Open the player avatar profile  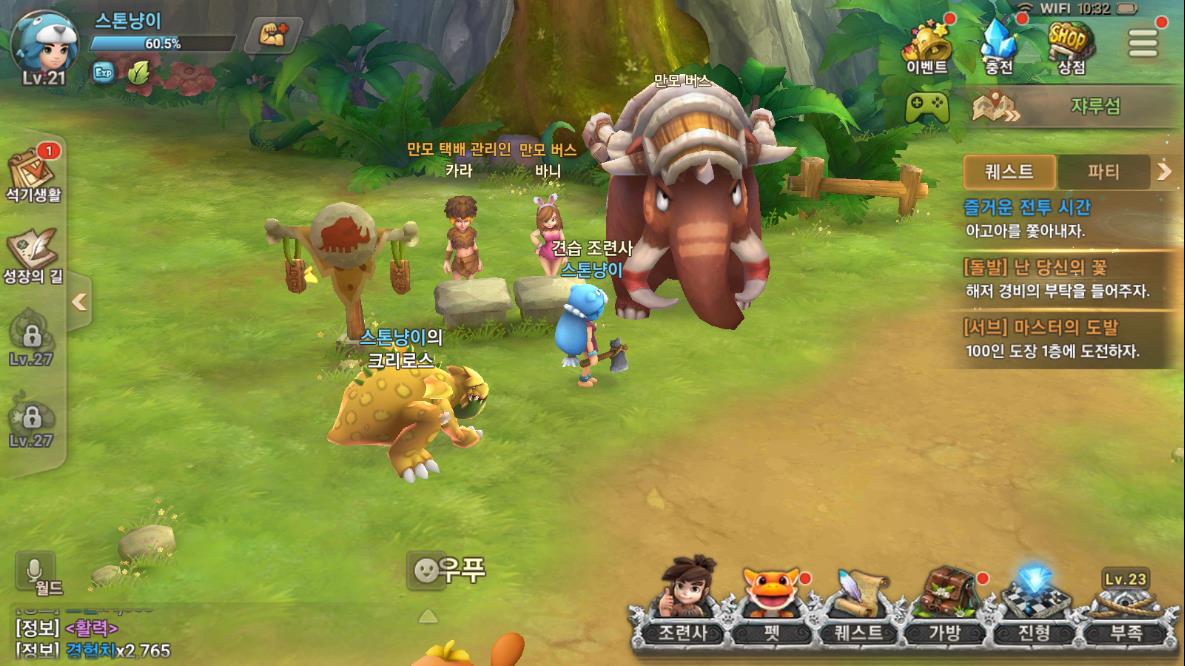click(44, 45)
